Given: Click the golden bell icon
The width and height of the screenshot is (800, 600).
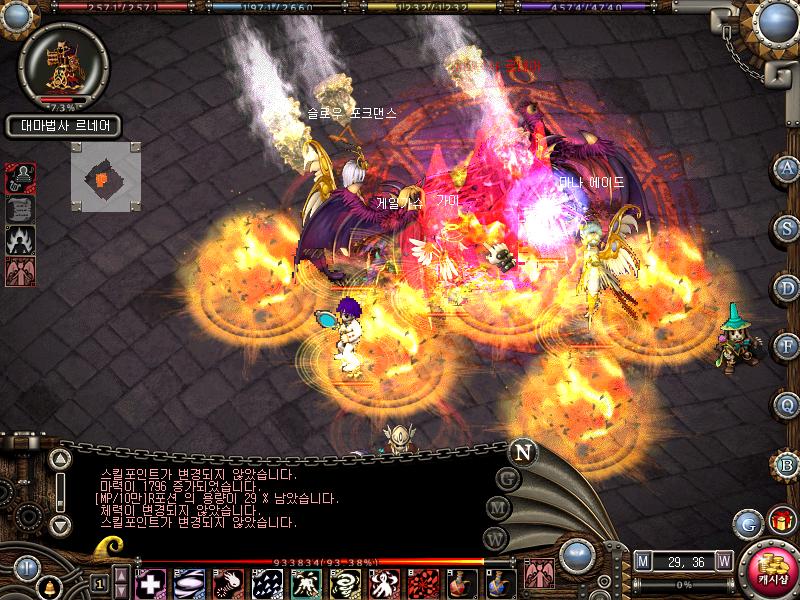Looking at the screenshot, I should [x=48, y=586].
